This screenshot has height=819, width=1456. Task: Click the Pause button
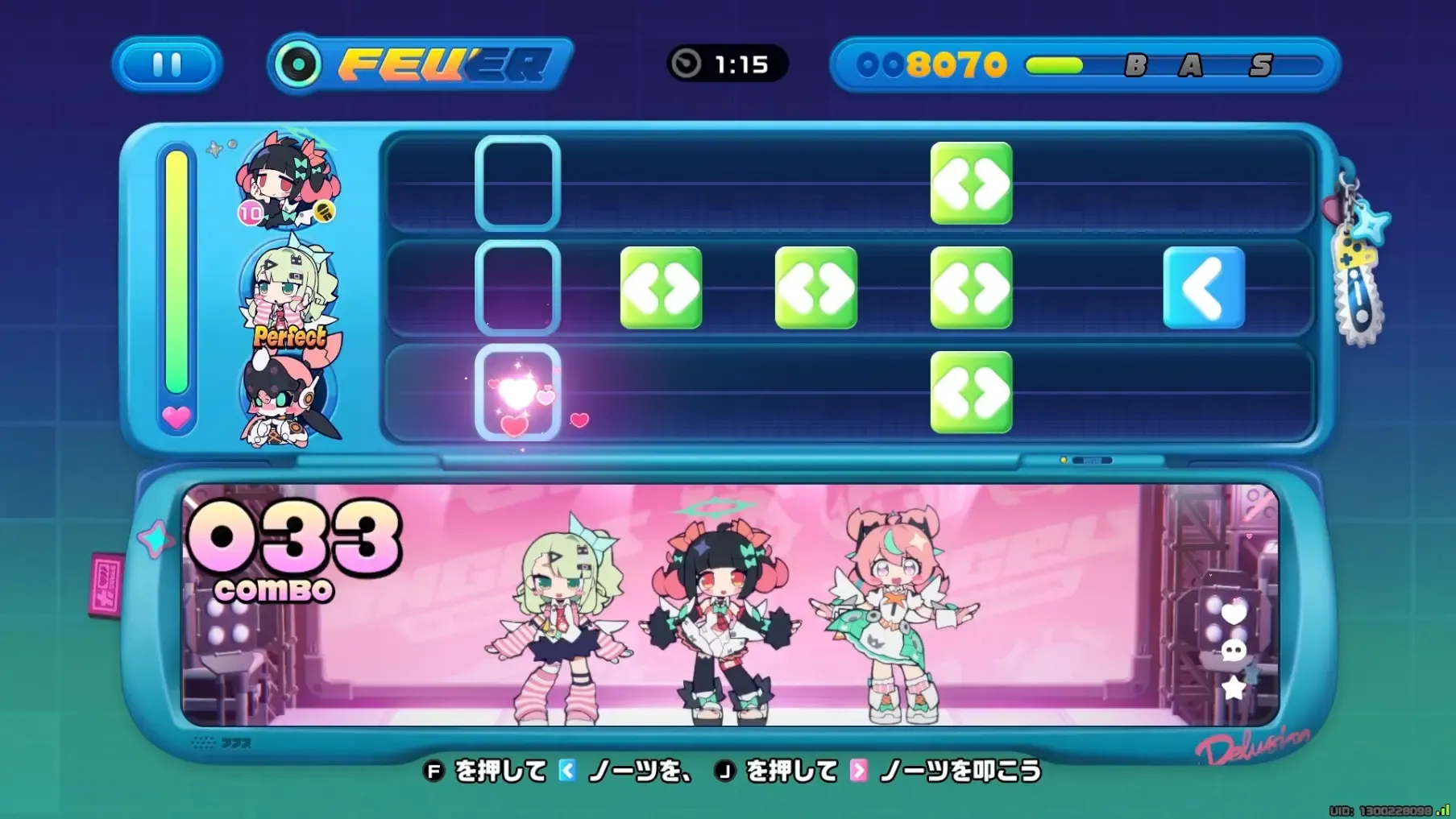click(x=166, y=65)
